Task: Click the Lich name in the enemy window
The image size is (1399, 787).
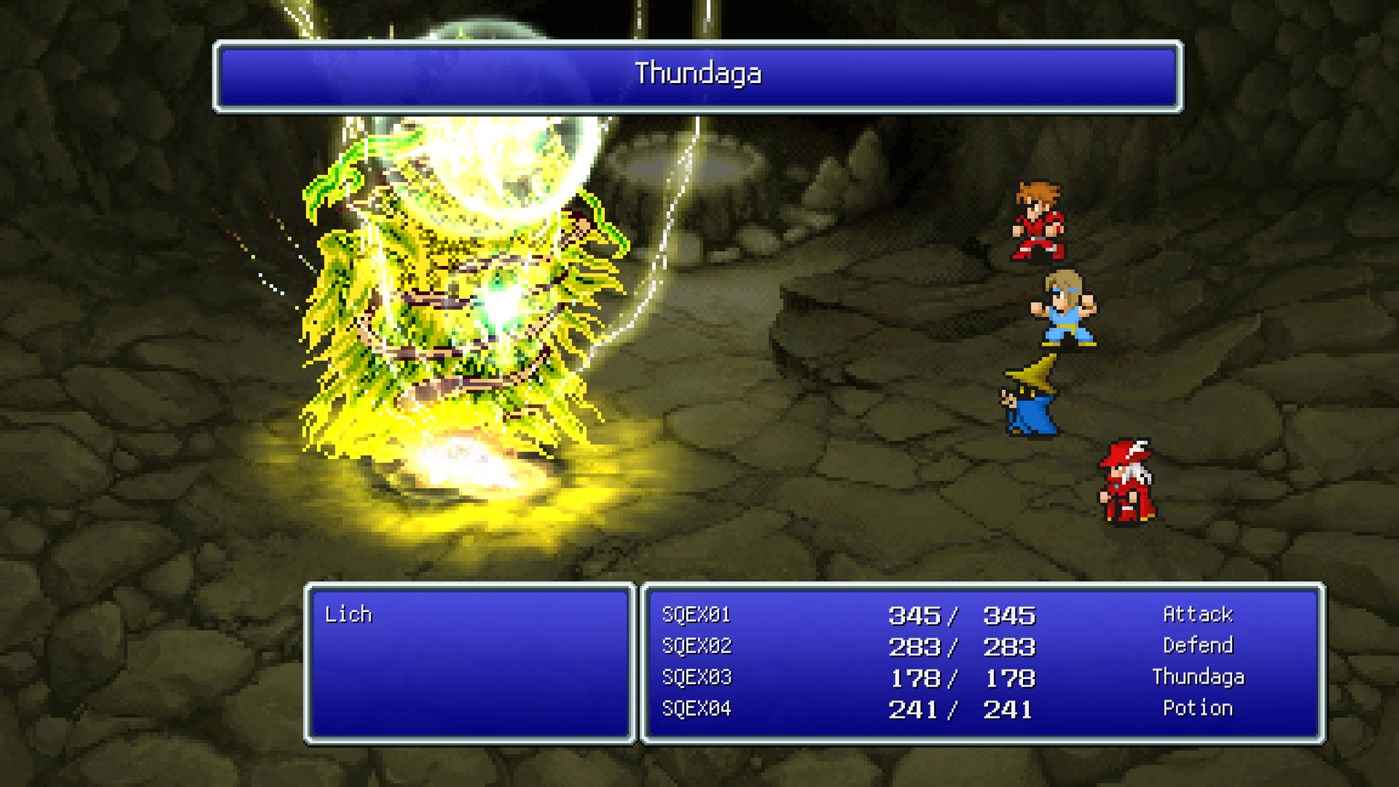Action: pyautogui.click(x=347, y=614)
